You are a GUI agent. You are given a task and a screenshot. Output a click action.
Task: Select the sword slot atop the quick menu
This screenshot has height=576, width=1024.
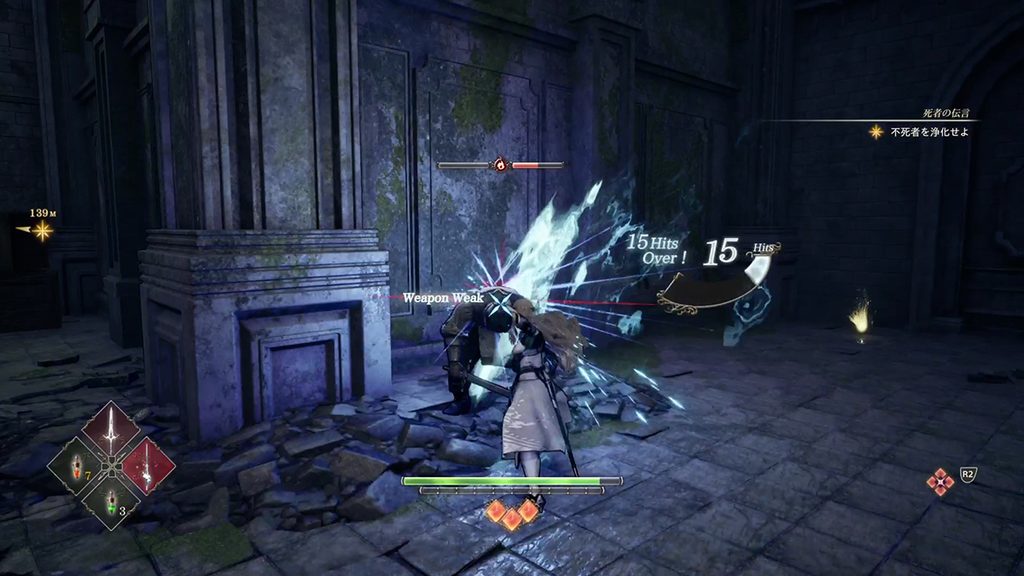[111, 427]
